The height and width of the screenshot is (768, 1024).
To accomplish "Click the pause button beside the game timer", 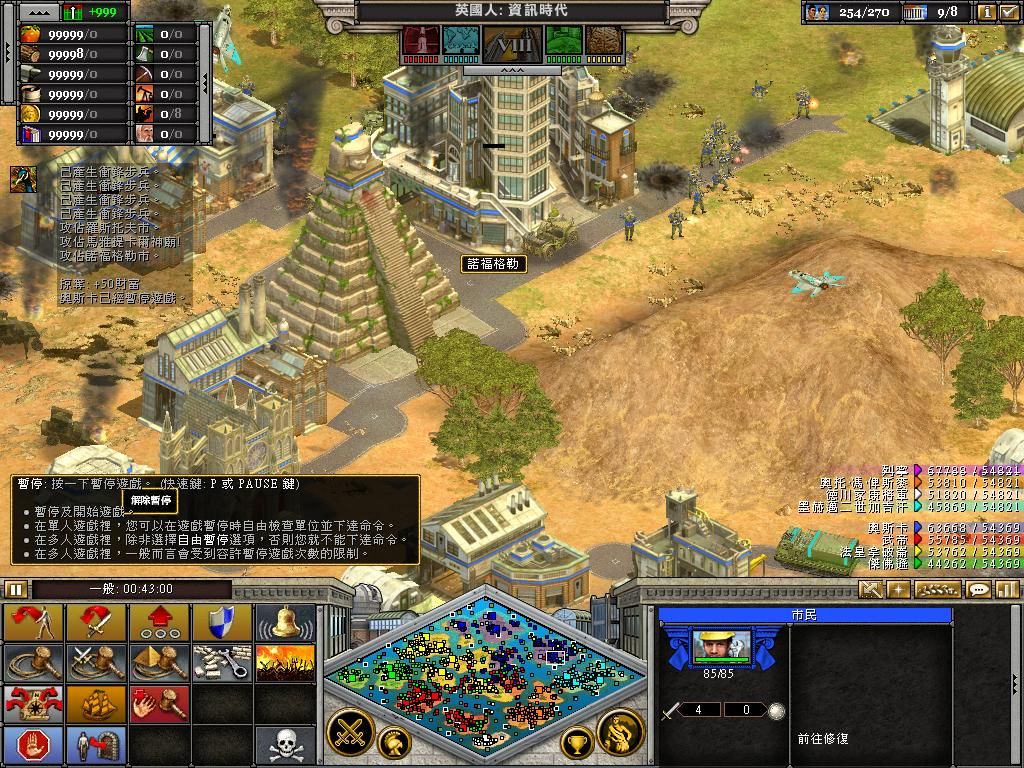I will [x=16, y=589].
